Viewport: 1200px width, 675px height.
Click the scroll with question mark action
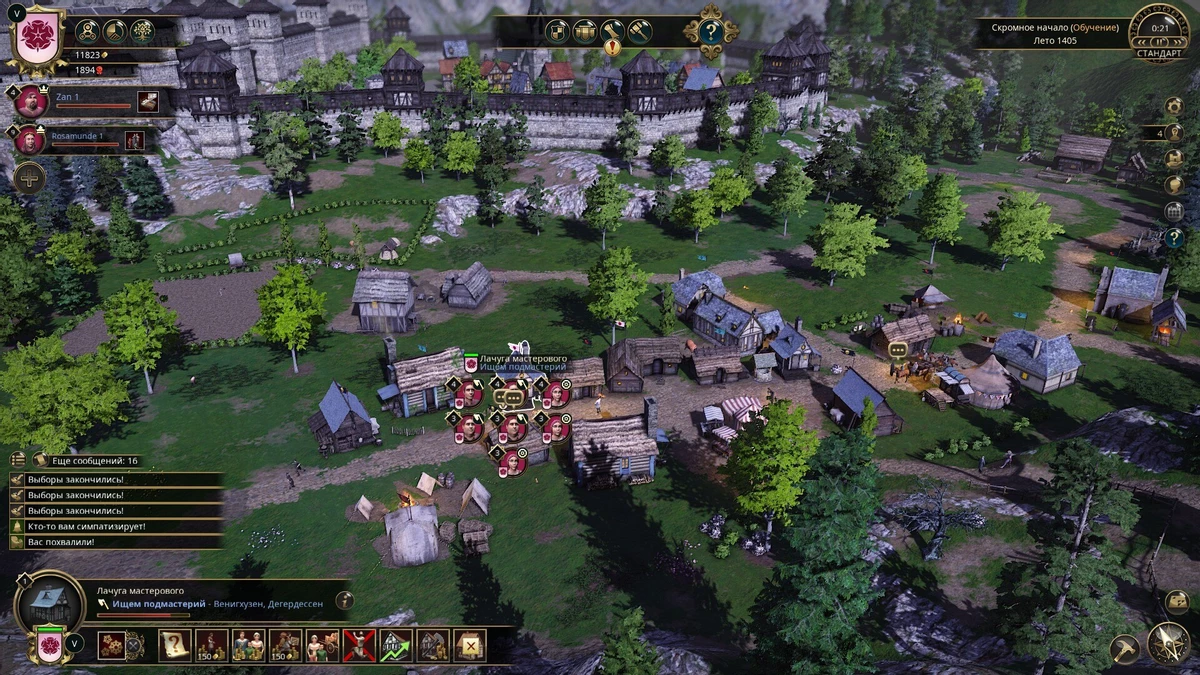click(x=175, y=645)
